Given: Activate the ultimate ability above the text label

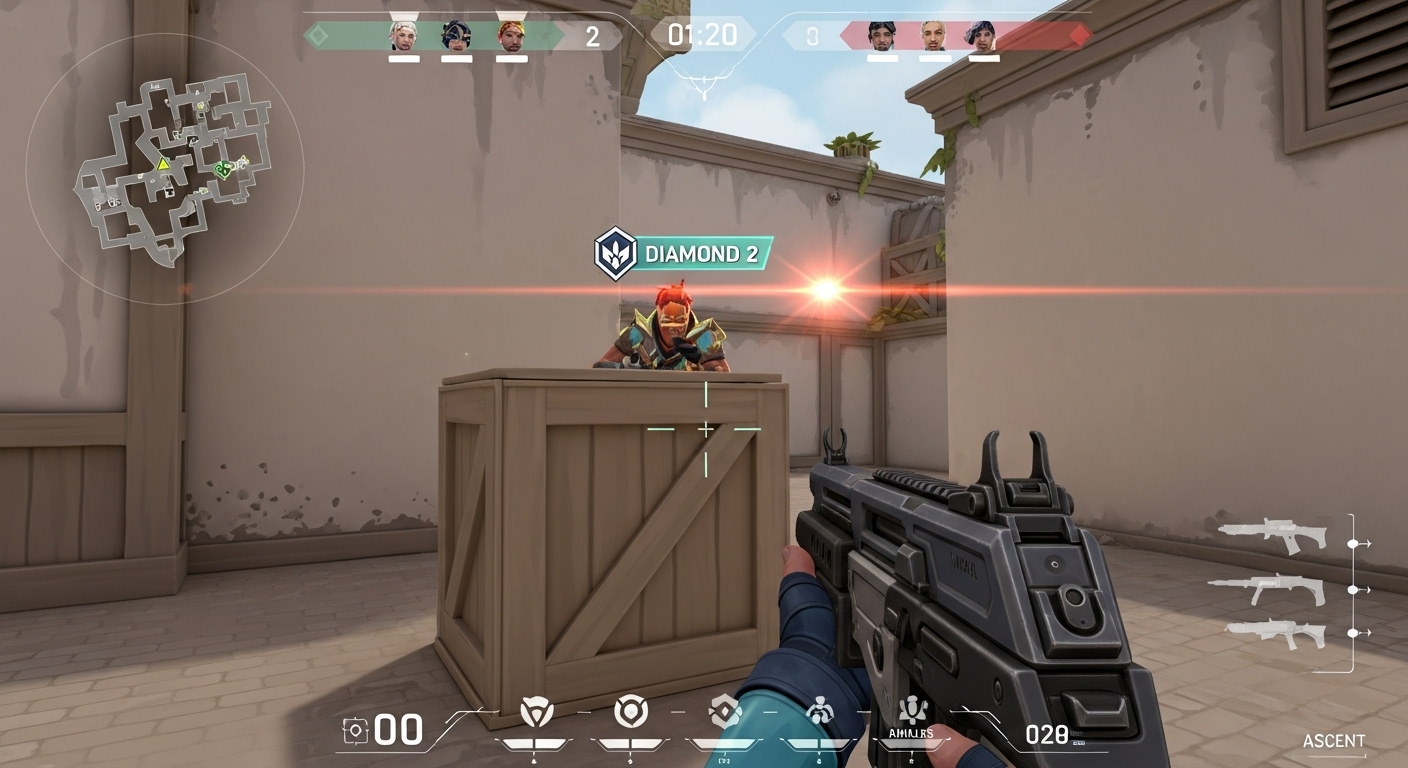Looking at the screenshot, I should pyautogui.click(x=911, y=709).
